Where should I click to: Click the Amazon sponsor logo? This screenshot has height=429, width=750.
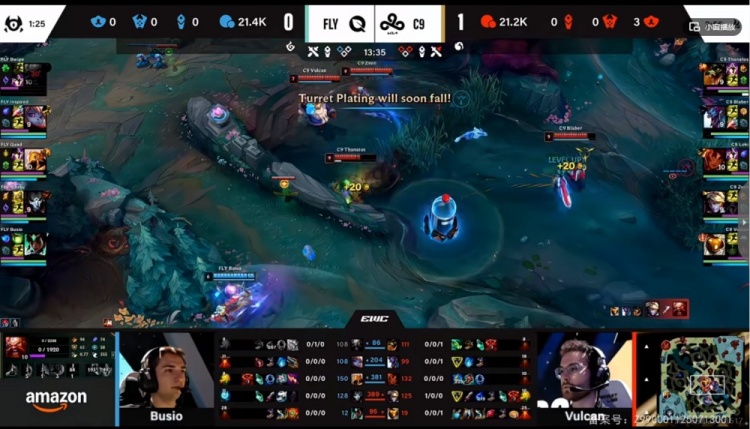coord(56,400)
